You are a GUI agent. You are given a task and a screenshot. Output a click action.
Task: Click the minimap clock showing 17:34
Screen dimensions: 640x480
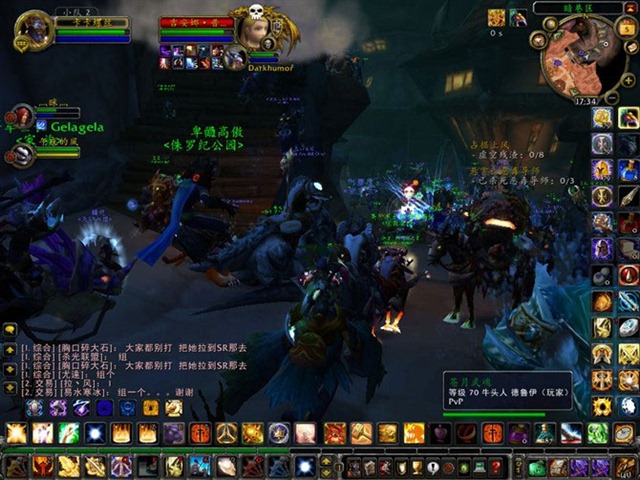pyautogui.click(x=586, y=100)
